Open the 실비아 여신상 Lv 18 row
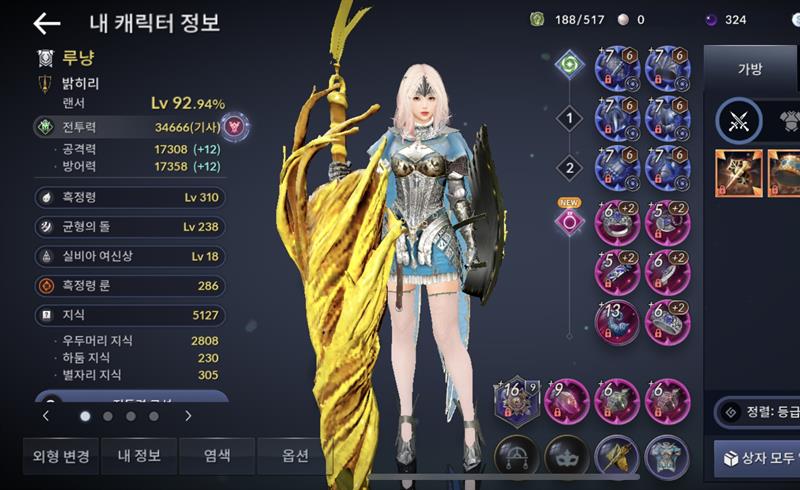Image resolution: width=800 pixels, height=490 pixels. tap(130, 256)
